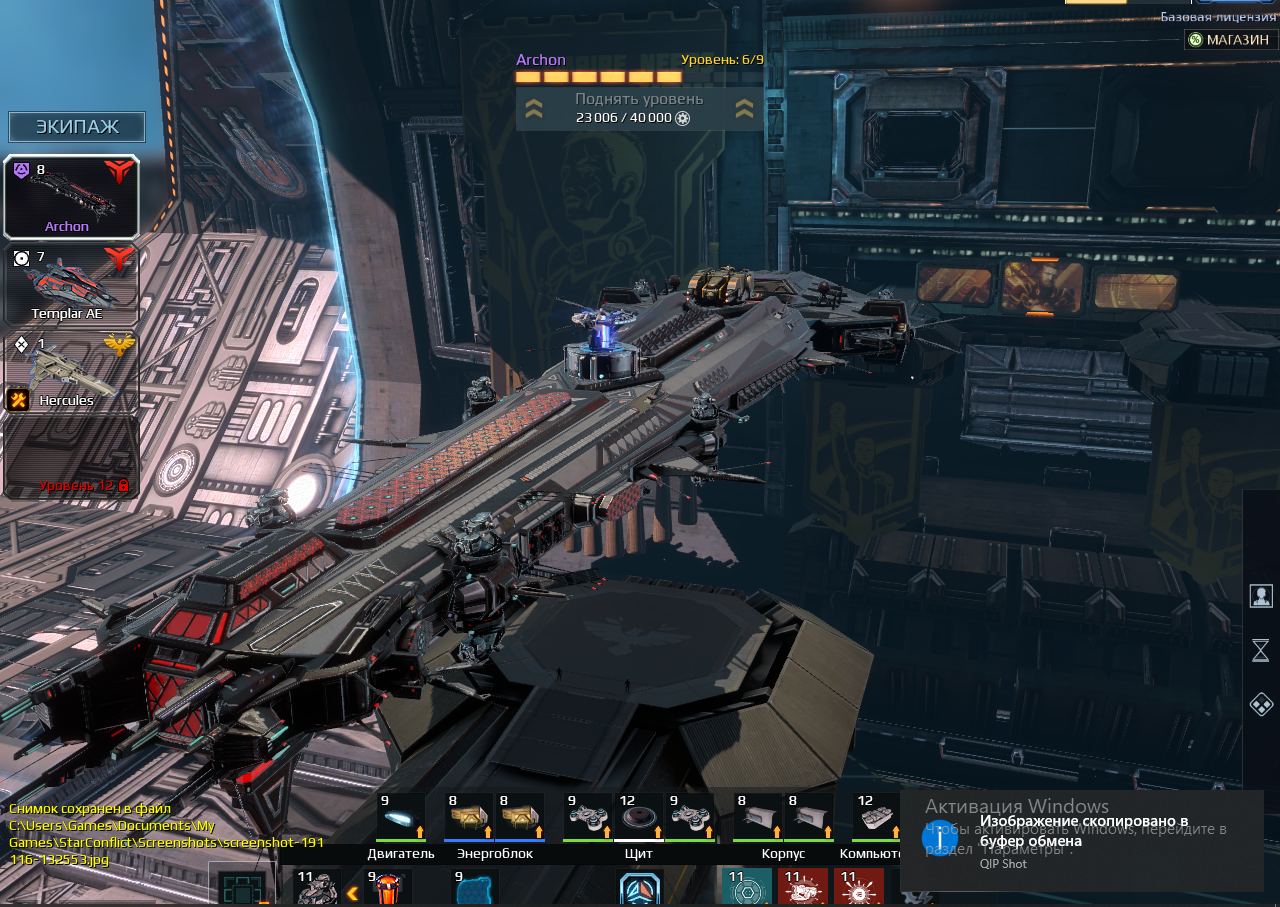Open the QIP Shot clipboard notification
The width and height of the screenshot is (1280, 907).
click(1080, 840)
